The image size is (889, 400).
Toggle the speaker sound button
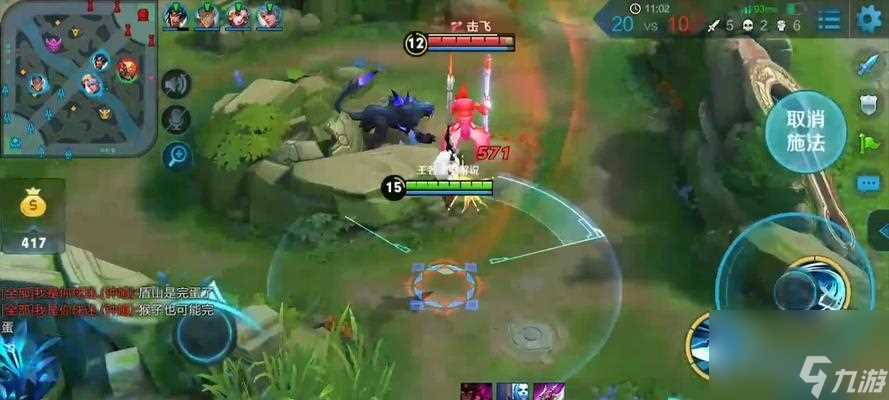(x=177, y=84)
